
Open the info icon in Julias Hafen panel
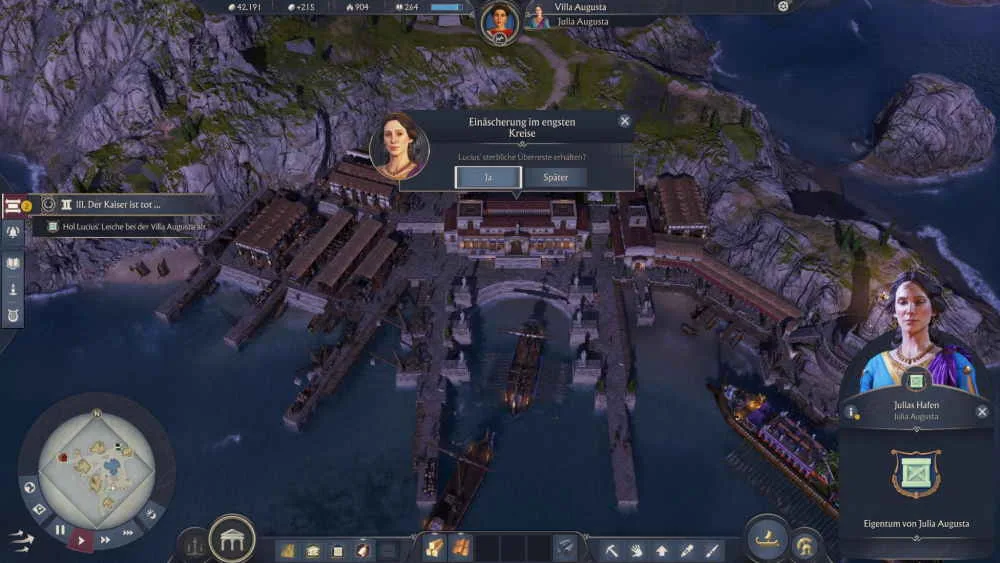[x=852, y=411]
